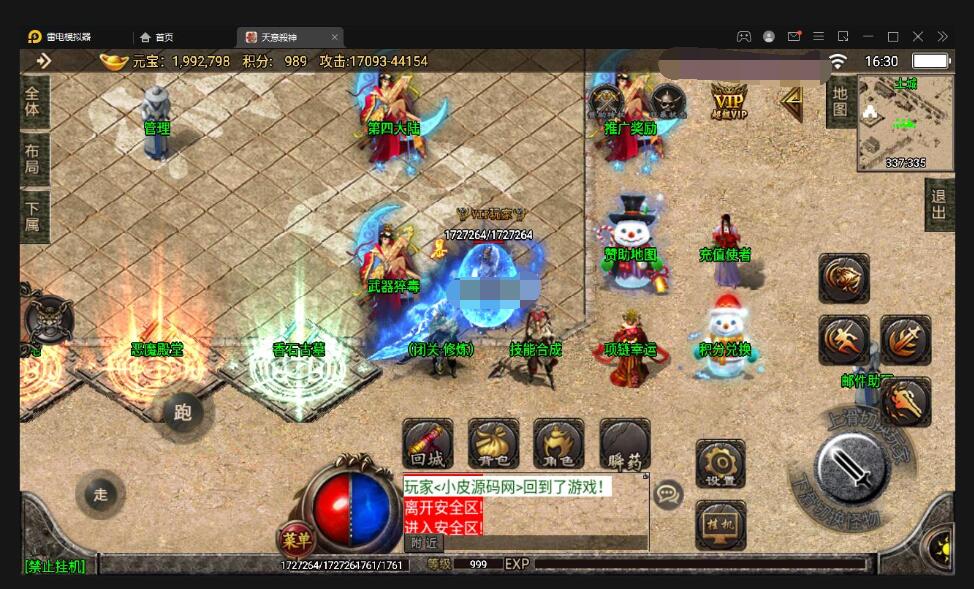This screenshot has height=589, width=974.
Task: Open the 设置 settings gear
Action: (720, 463)
